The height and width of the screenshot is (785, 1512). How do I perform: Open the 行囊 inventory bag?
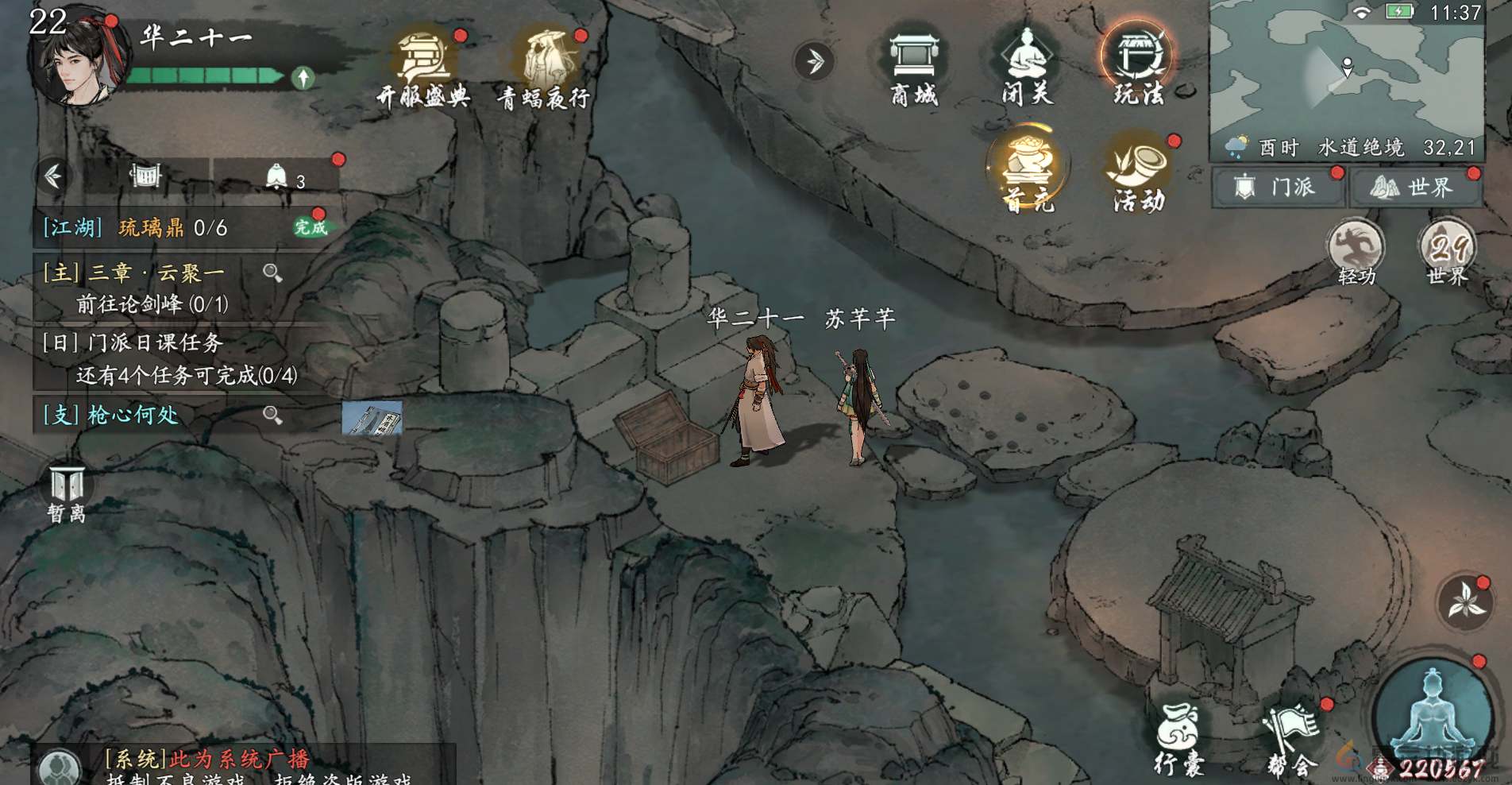point(1178,738)
